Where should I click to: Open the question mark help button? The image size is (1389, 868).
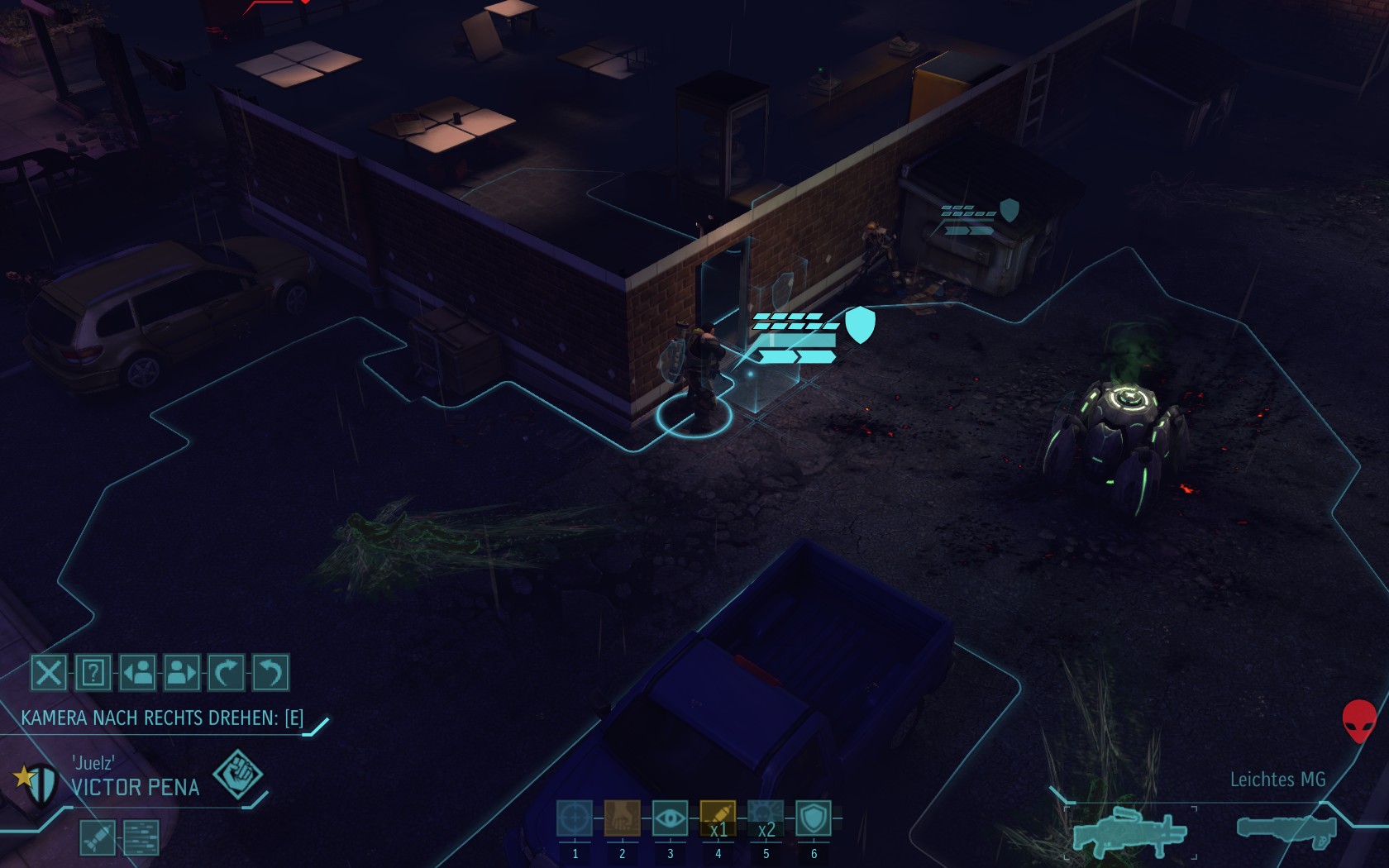coord(93,673)
